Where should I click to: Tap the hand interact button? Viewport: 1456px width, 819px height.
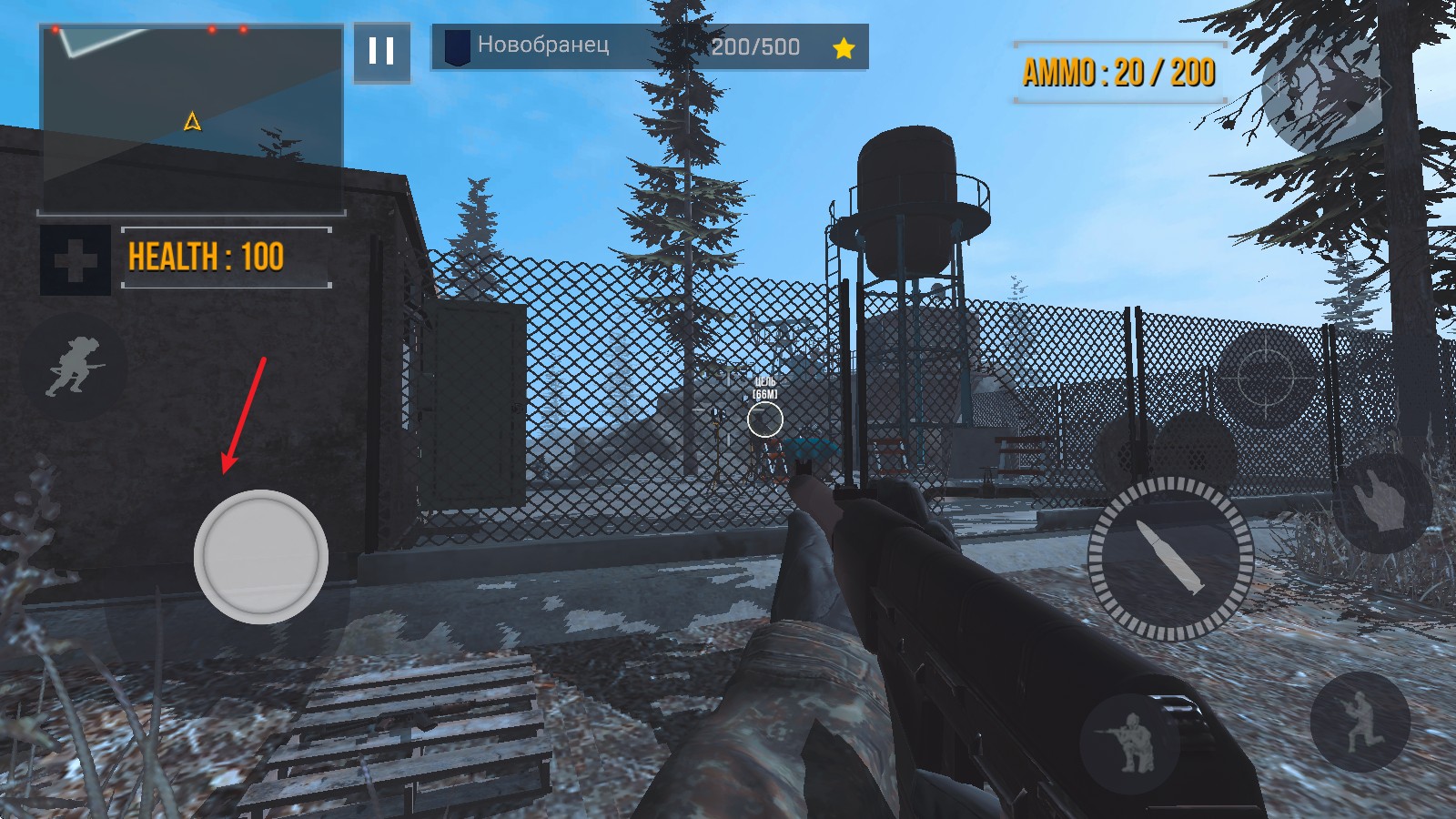point(1381,503)
